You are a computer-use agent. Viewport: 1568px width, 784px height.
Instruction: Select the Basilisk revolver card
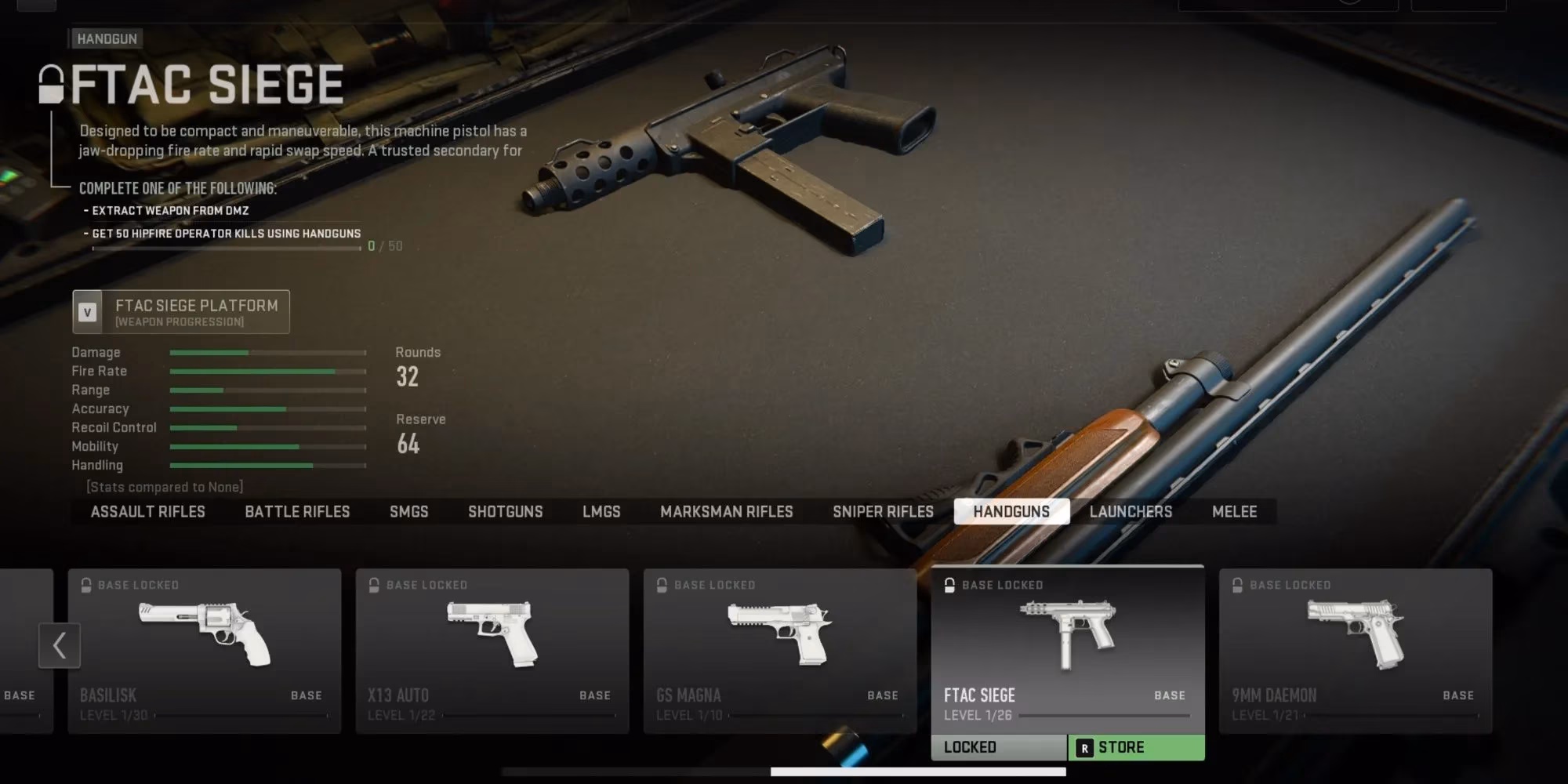(x=204, y=651)
